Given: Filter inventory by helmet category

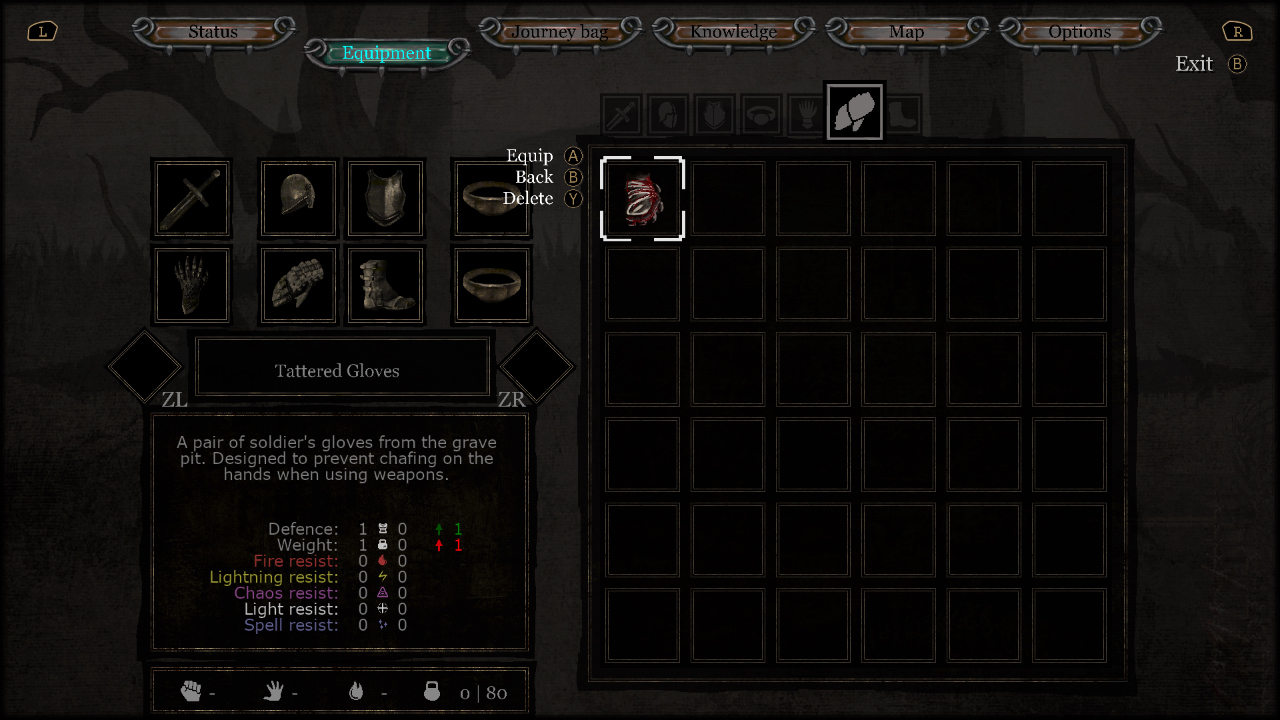Looking at the screenshot, I should point(667,115).
